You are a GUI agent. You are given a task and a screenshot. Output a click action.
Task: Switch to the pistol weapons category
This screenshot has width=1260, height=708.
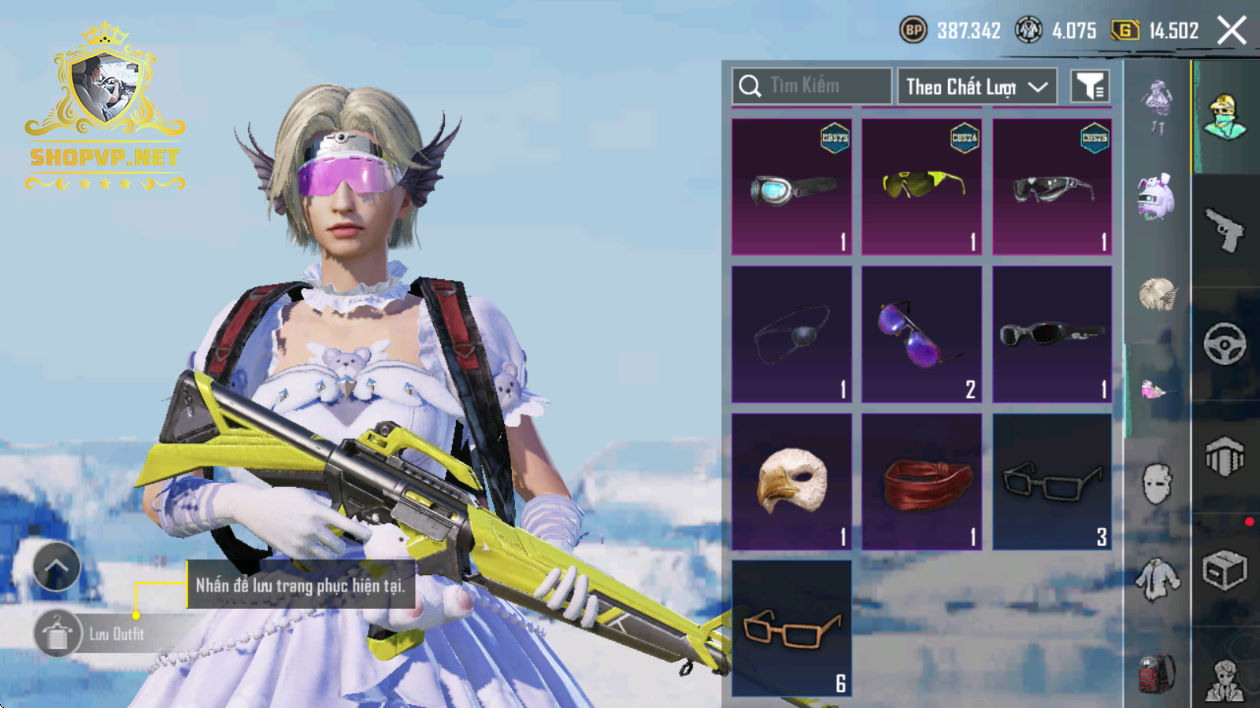pyautogui.click(x=1225, y=230)
